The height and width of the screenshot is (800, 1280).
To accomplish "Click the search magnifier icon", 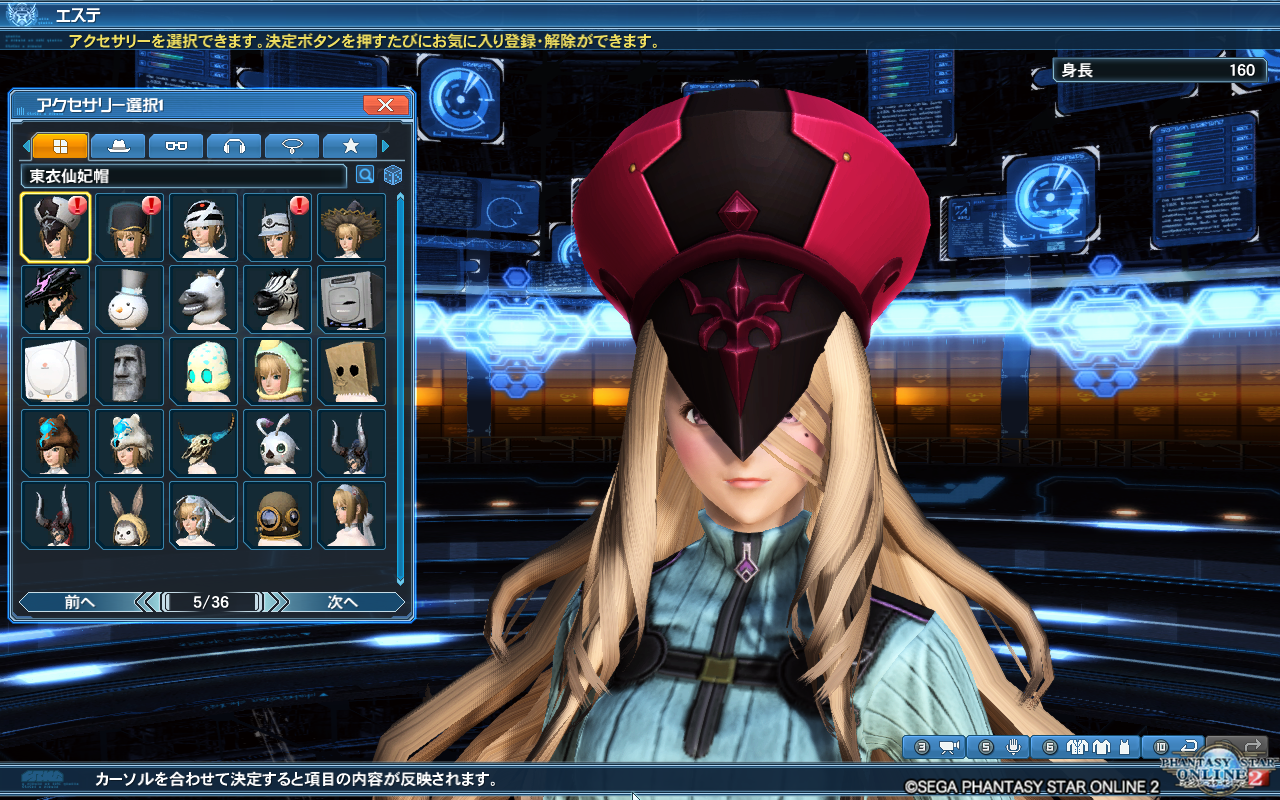I will click(366, 174).
